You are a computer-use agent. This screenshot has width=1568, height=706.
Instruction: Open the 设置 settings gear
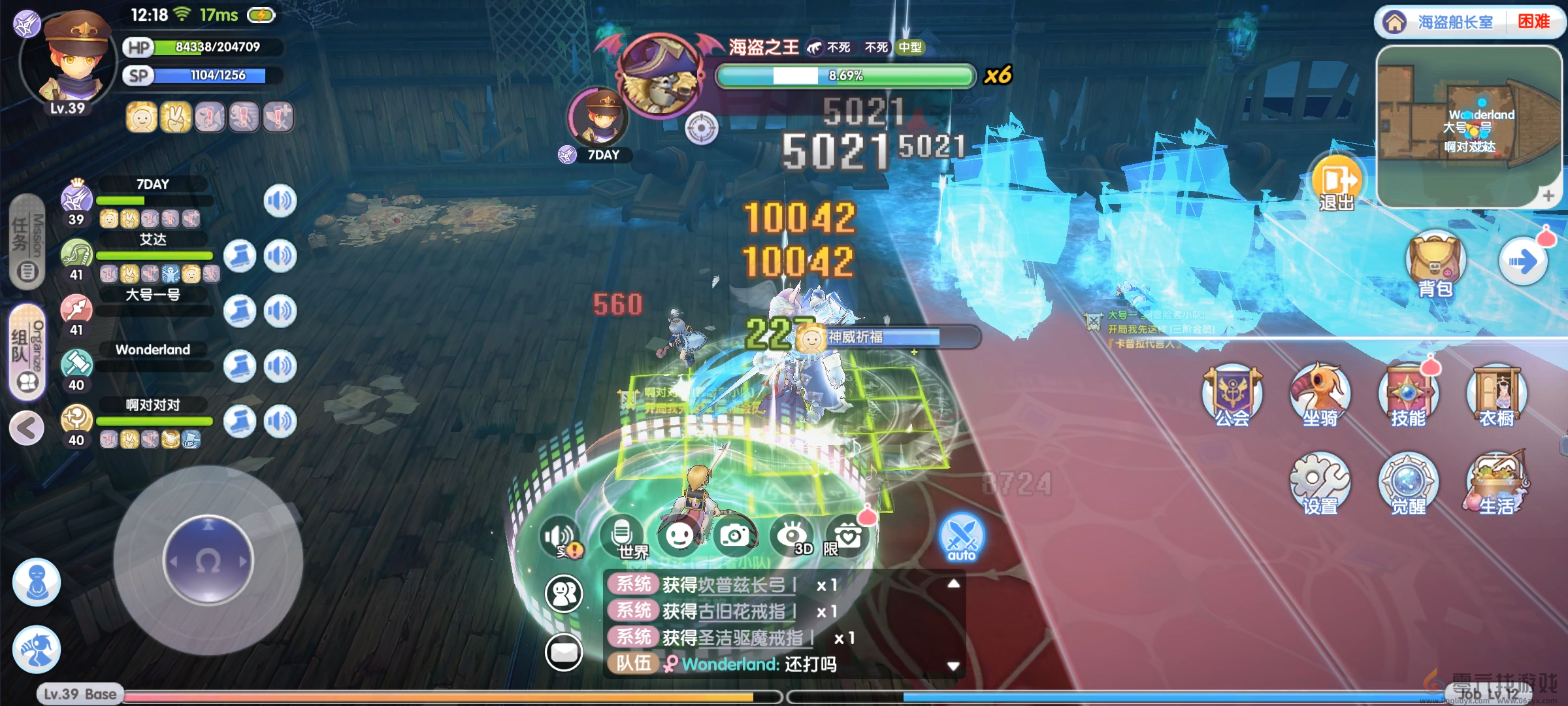[1320, 484]
